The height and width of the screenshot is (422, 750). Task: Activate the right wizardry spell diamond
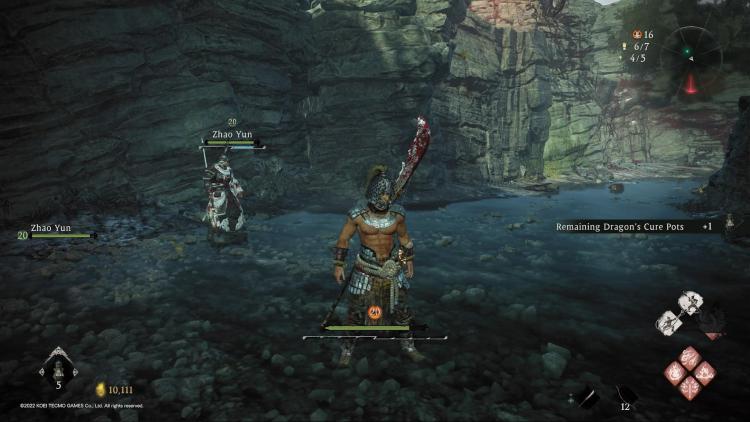pos(706,372)
